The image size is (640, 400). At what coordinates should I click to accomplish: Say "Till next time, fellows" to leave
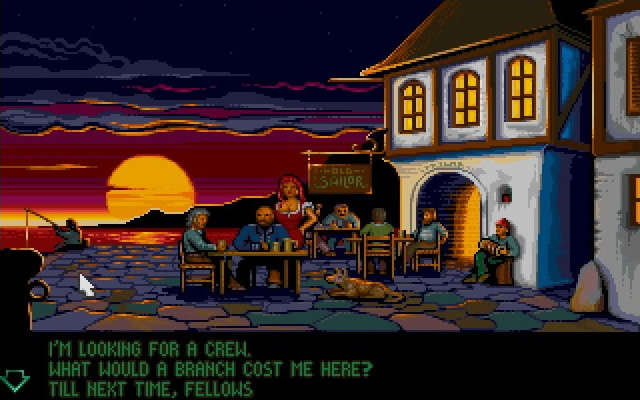click(149, 388)
